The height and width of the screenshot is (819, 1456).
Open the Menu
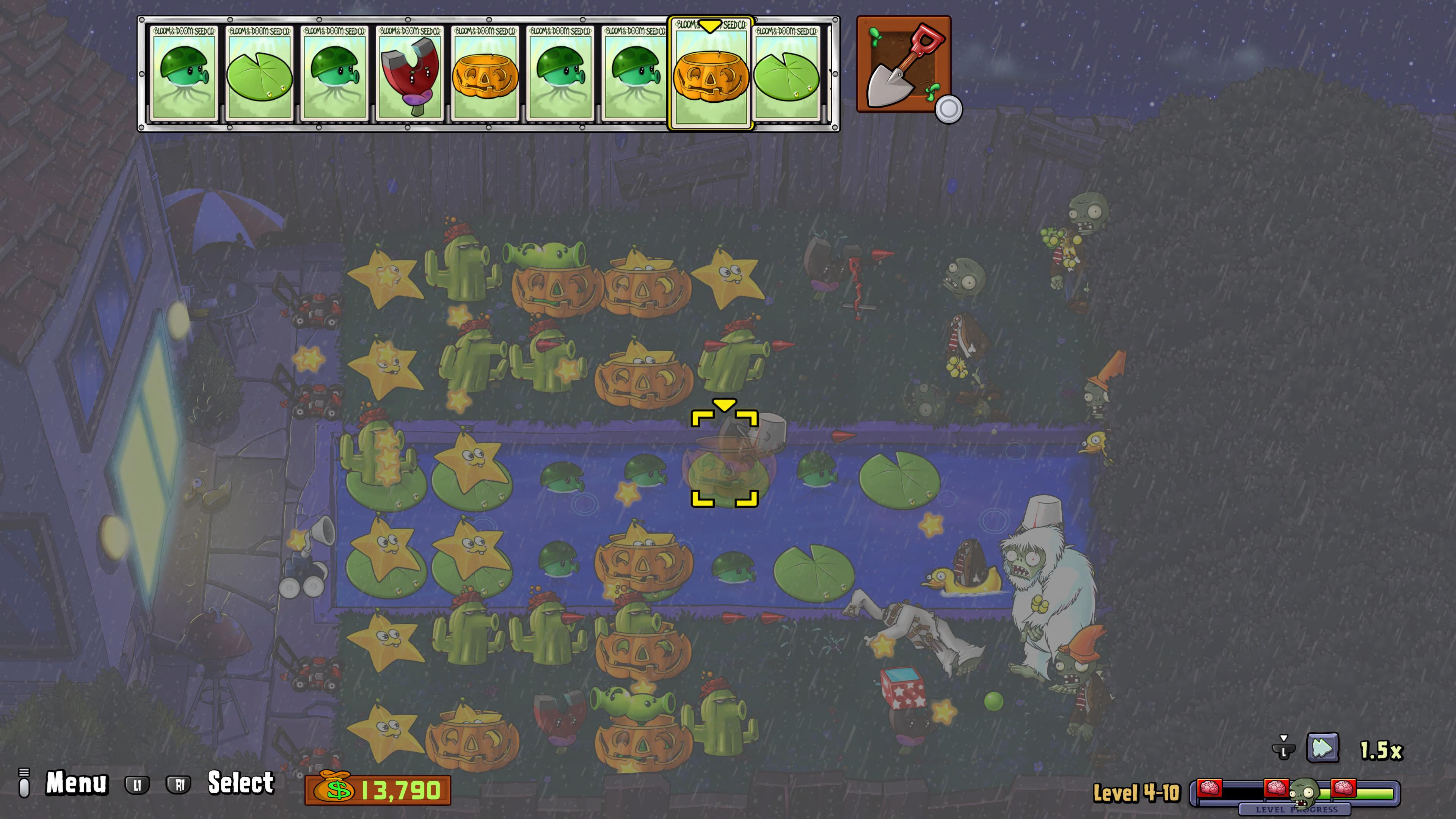point(76,783)
